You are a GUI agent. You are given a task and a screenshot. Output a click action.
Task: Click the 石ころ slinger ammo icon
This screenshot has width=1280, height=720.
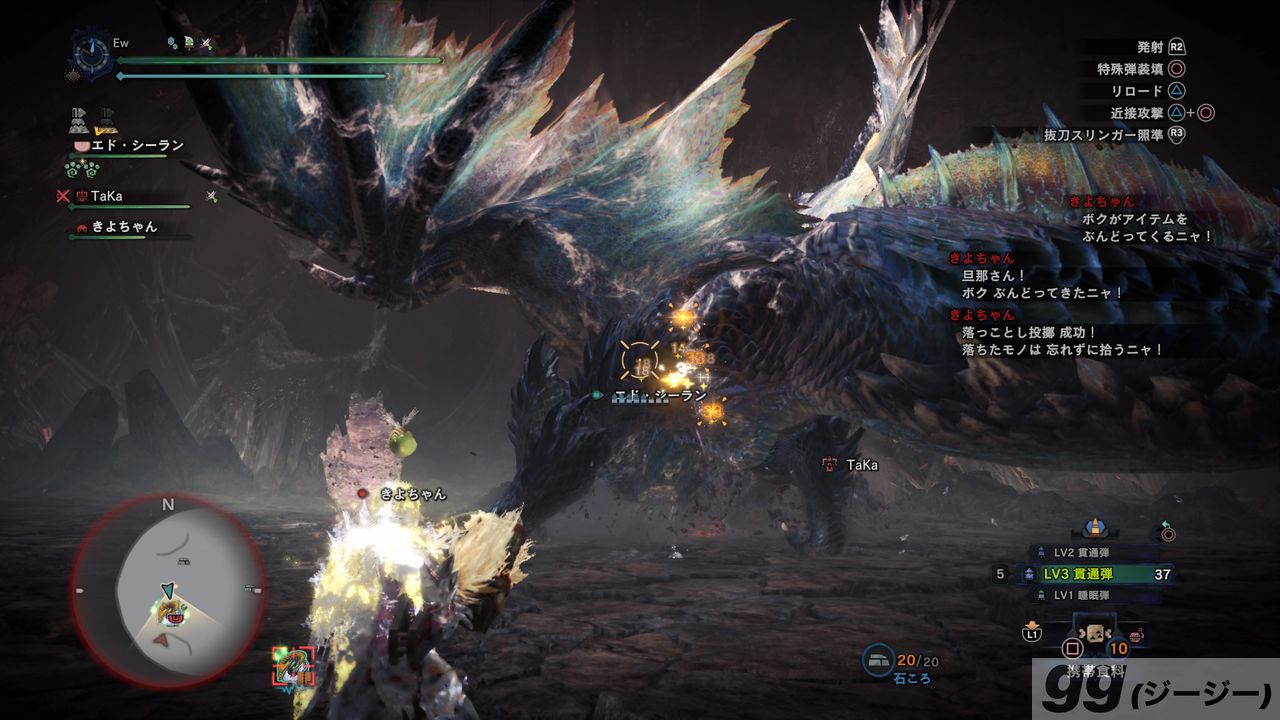click(x=877, y=659)
